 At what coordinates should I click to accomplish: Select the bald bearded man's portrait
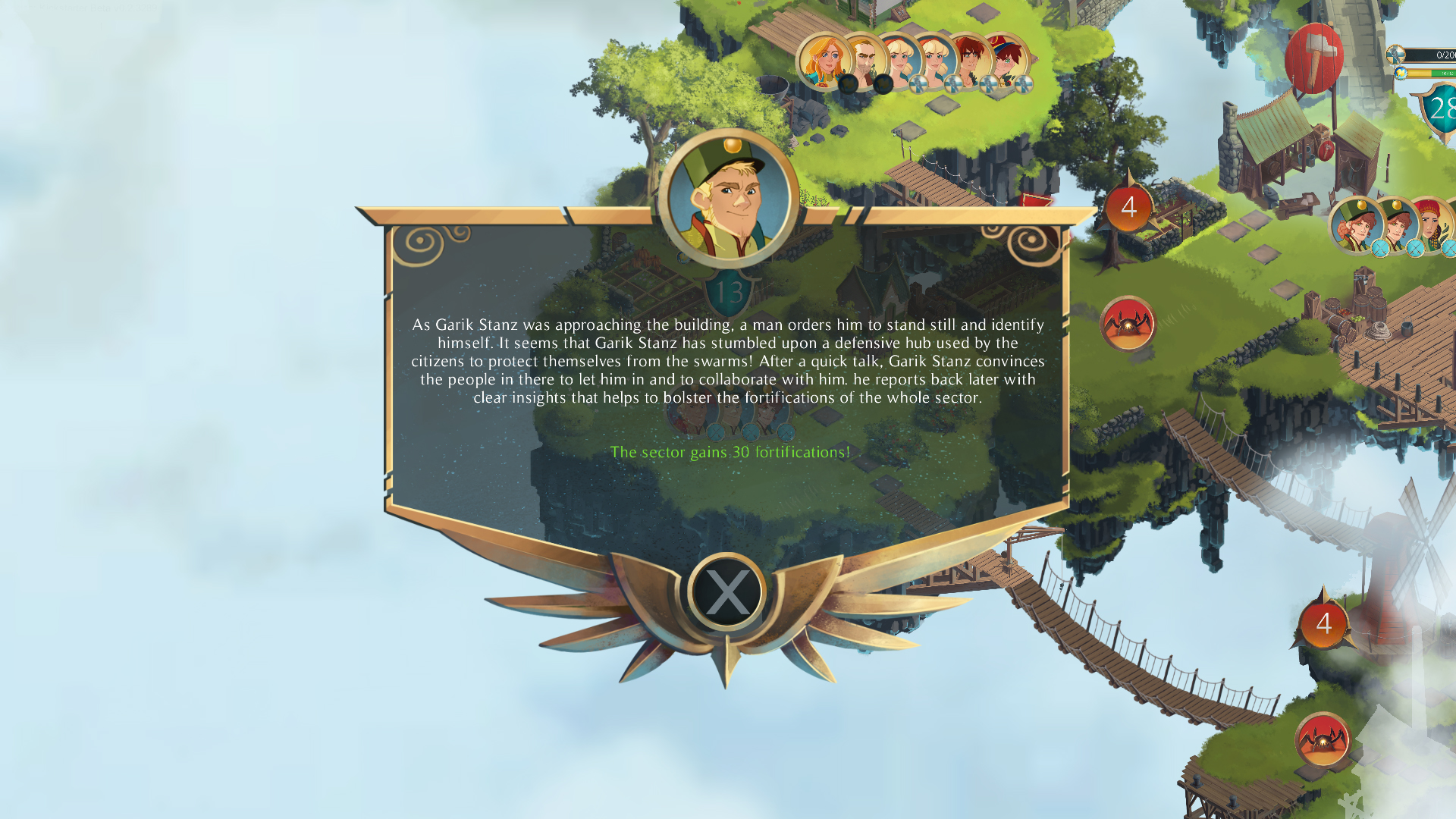864,60
